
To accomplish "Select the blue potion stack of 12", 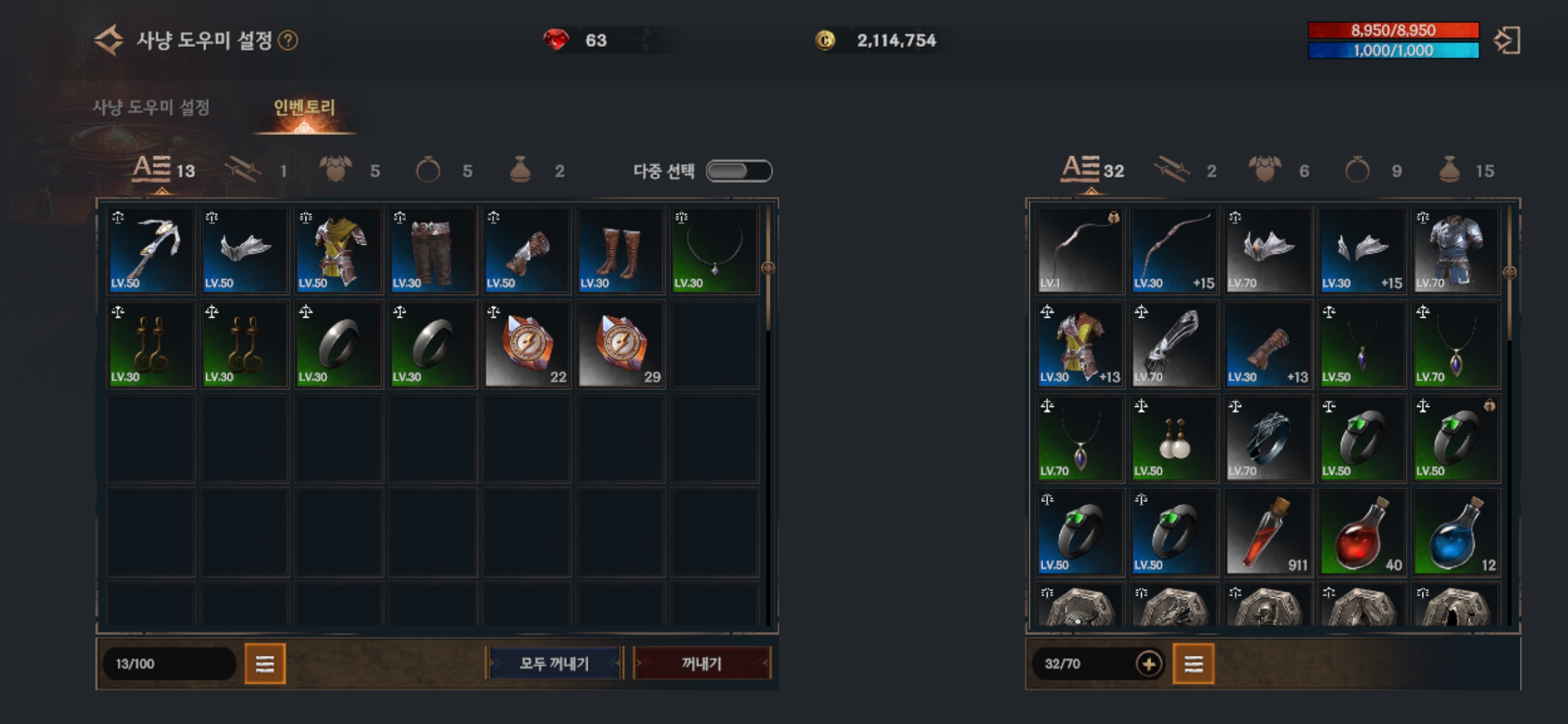I will coord(1455,532).
